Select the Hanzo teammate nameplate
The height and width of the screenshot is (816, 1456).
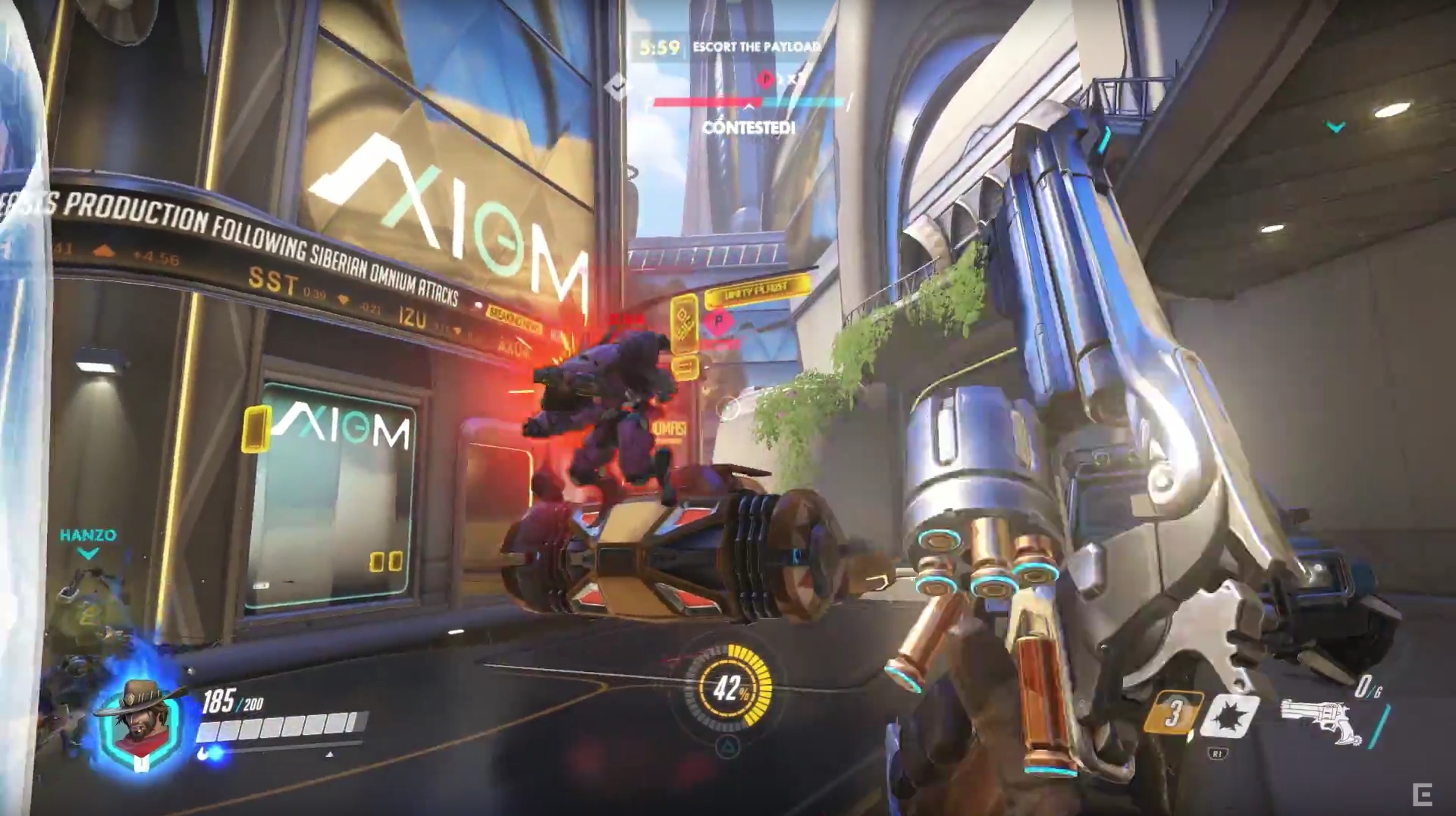coord(88,535)
